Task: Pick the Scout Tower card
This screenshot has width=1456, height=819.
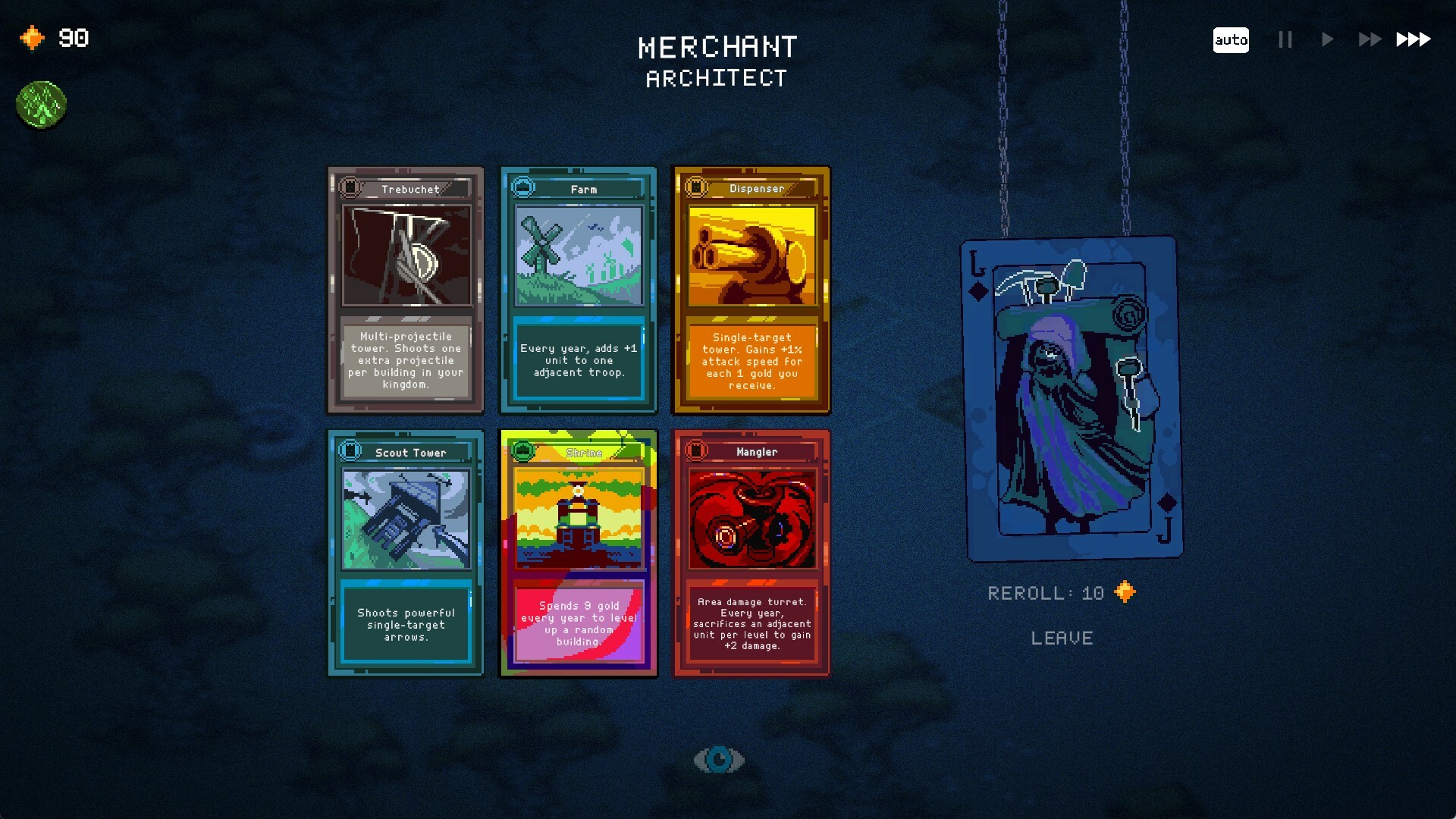Action: (406, 552)
